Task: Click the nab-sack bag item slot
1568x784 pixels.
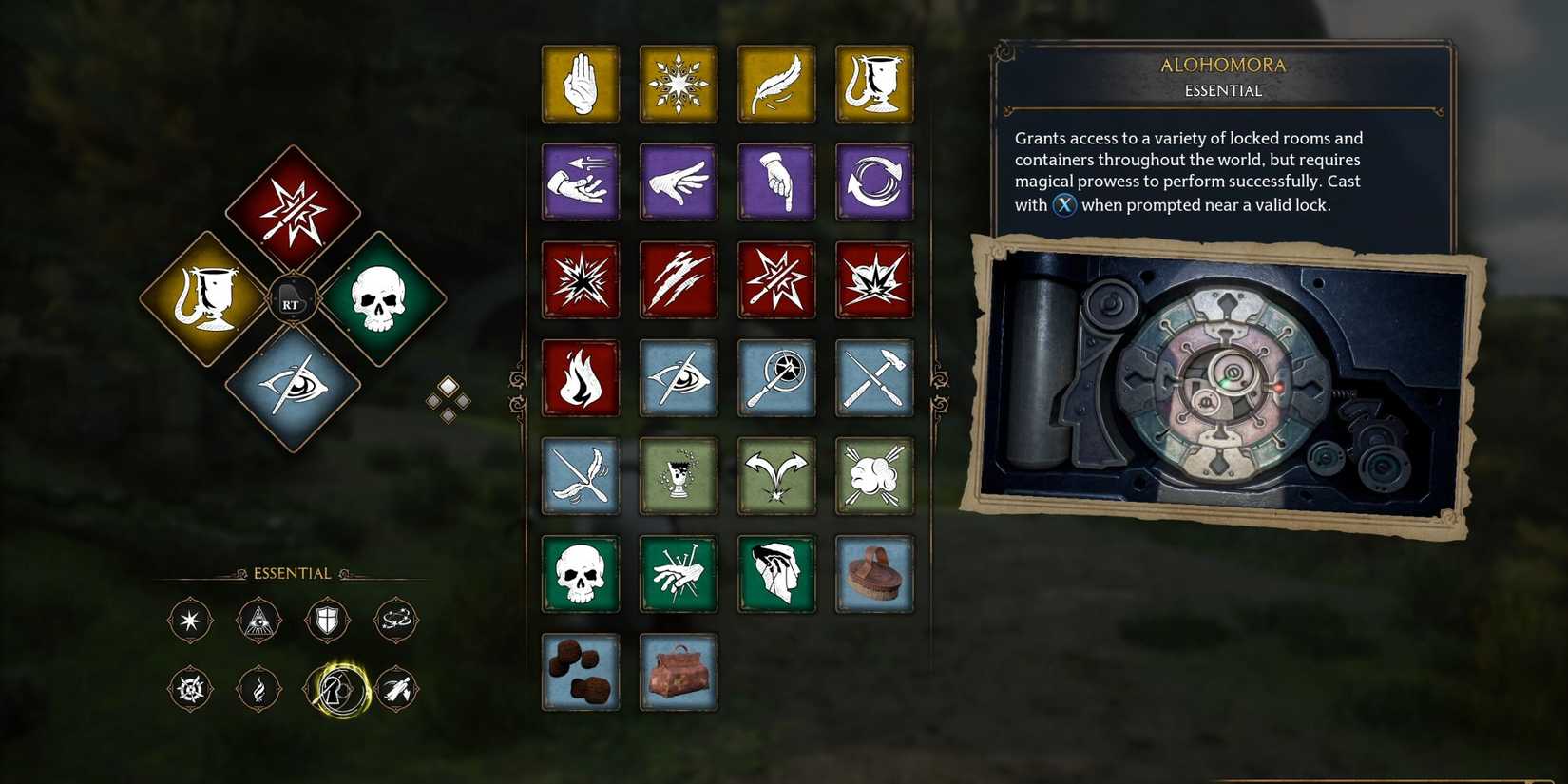Action: (679, 672)
